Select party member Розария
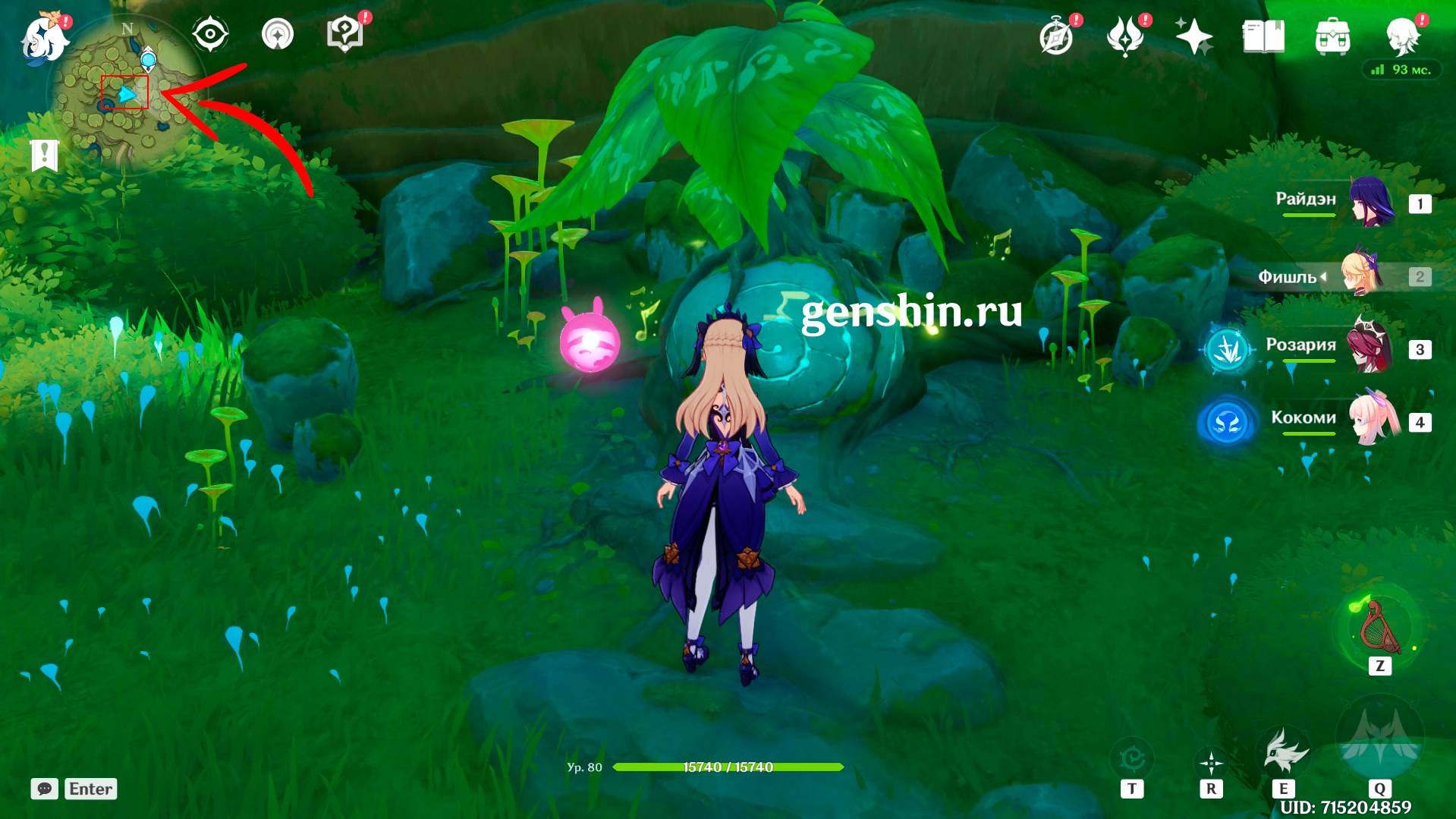Screen dimensions: 1456x819 click(1370, 347)
